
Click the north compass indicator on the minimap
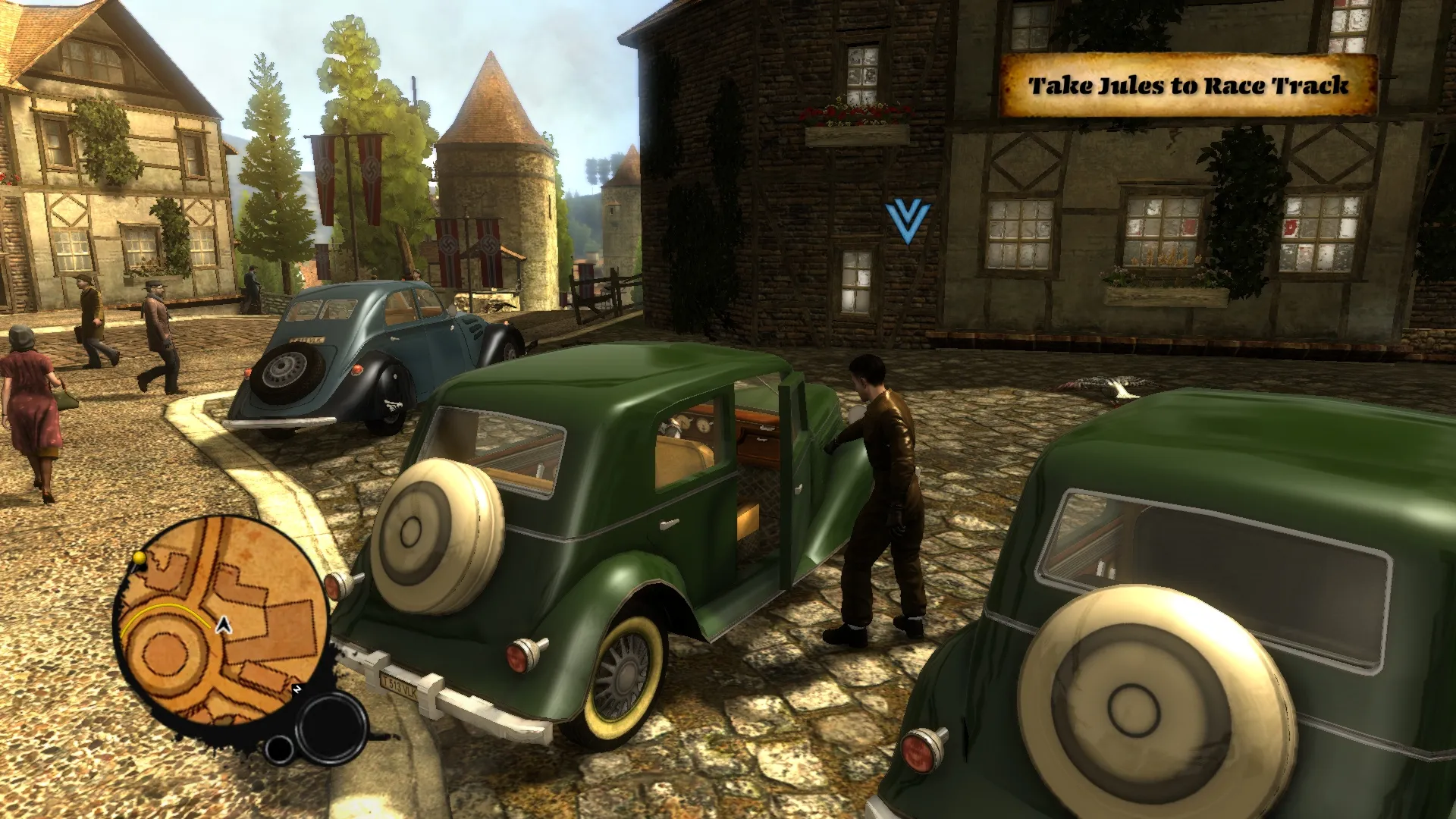pyautogui.click(x=297, y=689)
